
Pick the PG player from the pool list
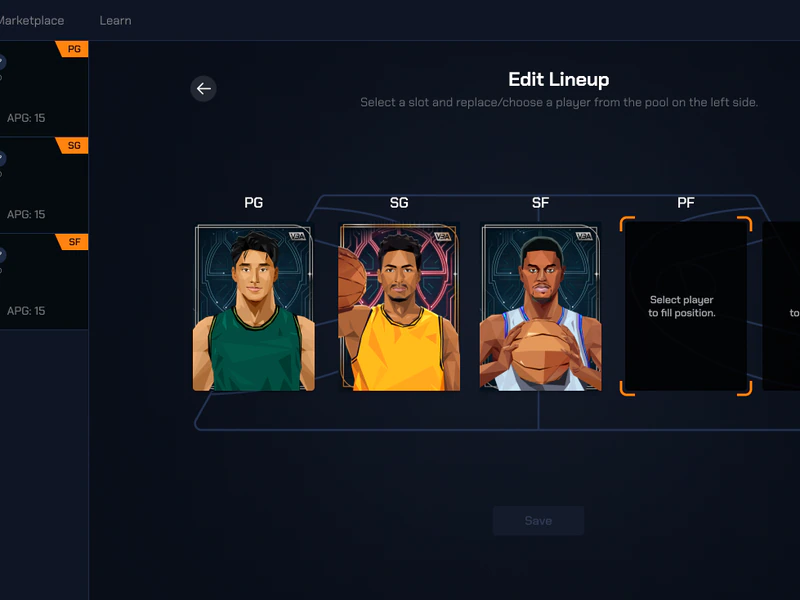coord(43,88)
